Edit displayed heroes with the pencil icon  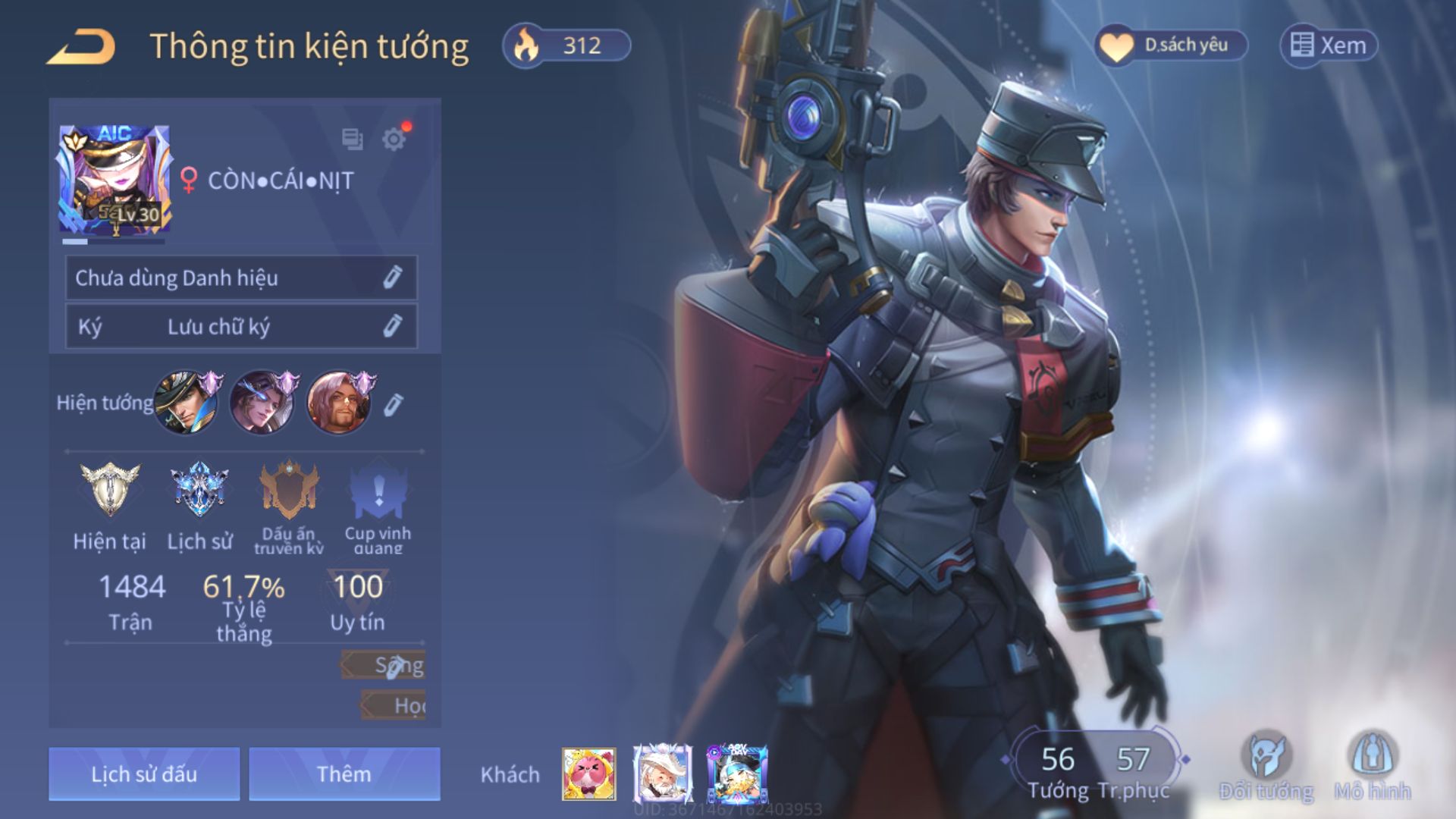392,405
